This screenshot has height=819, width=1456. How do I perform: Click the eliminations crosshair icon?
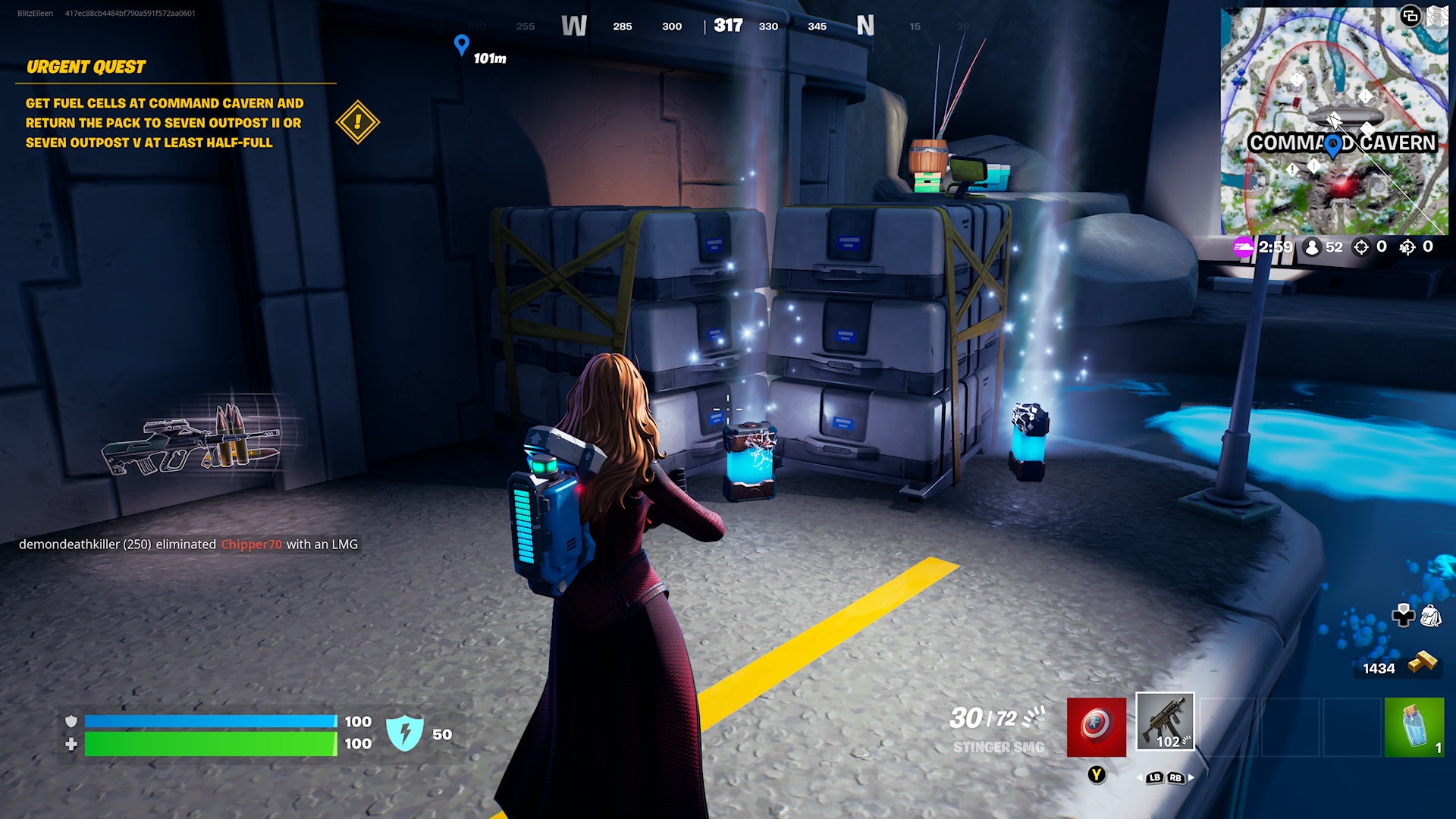1361,247
